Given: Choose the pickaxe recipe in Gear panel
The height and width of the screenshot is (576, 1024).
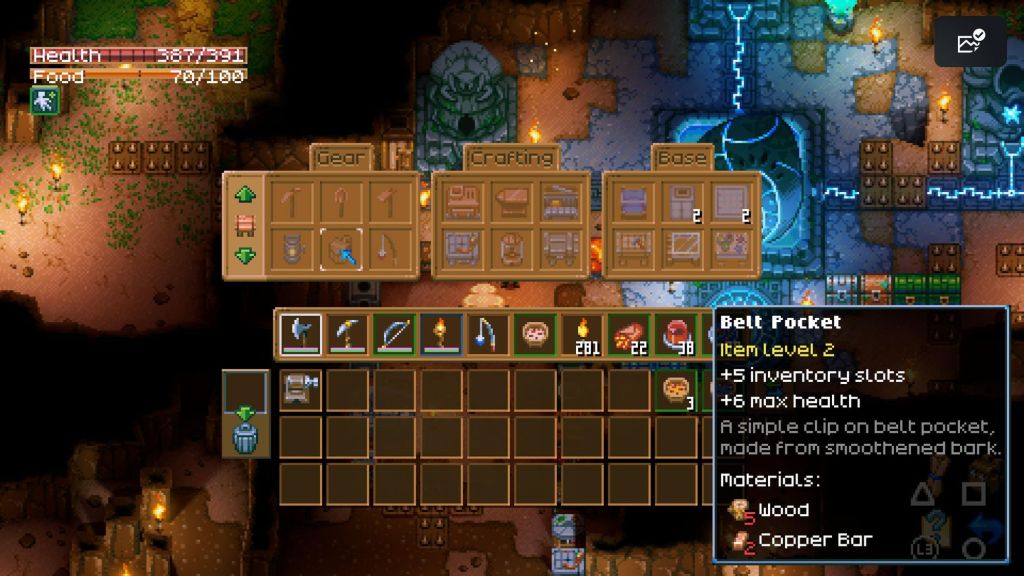Looking at the screenshot, I should (292, 201).
